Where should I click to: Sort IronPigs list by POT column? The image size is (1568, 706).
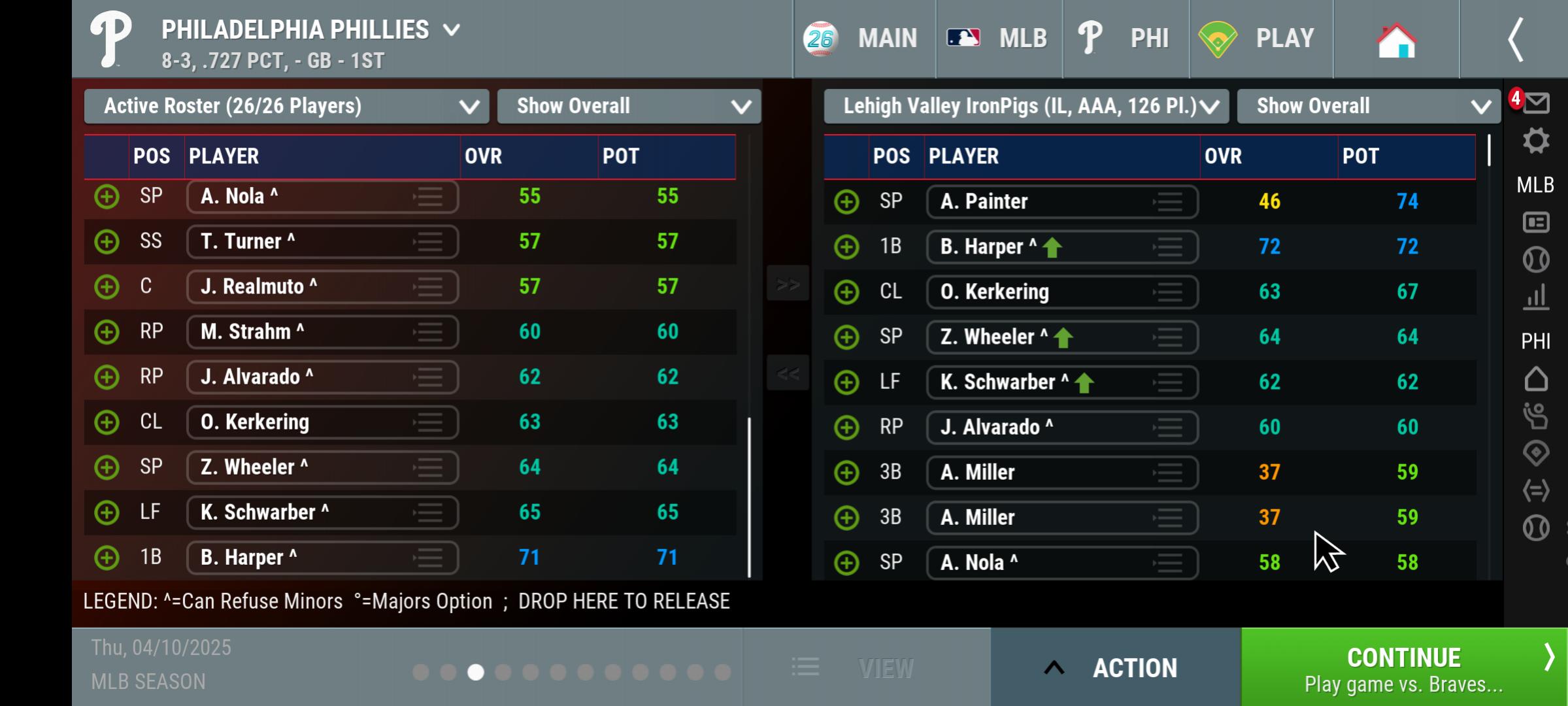pos(1361,156)
